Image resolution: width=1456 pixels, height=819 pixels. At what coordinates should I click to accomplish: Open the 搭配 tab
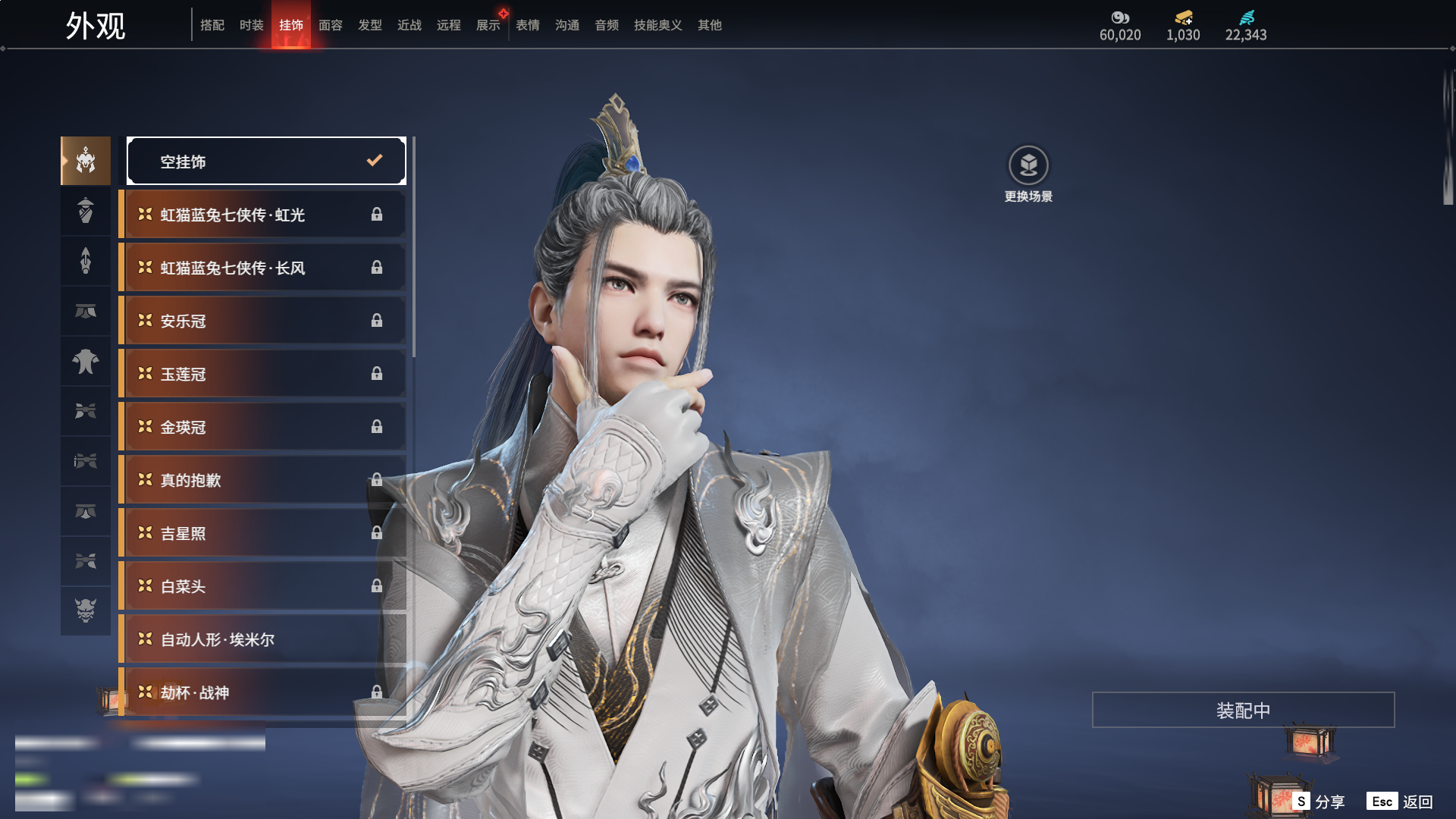pyautogui.click(x=212, y=25)
